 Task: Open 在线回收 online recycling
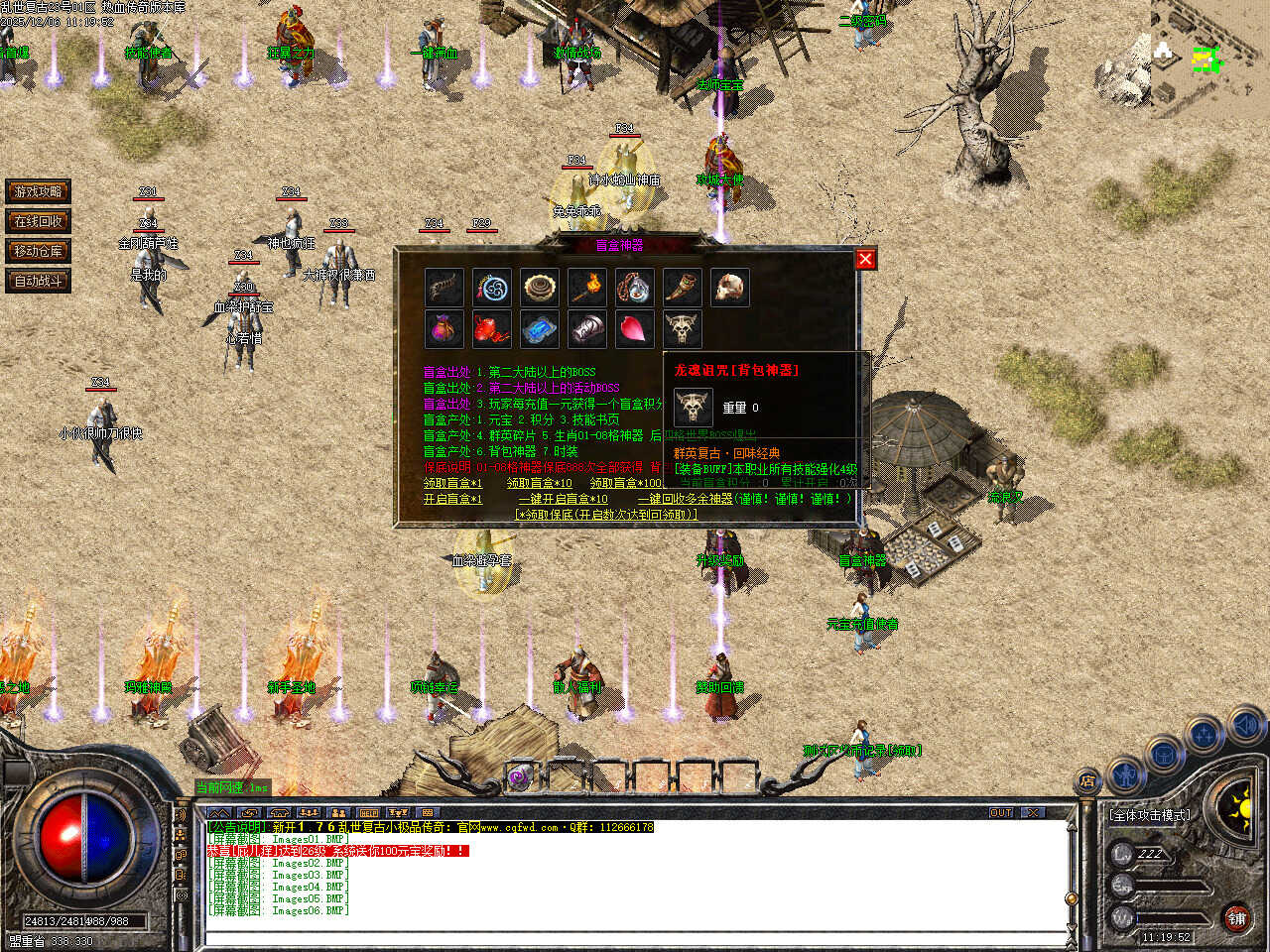click(38, 221)
